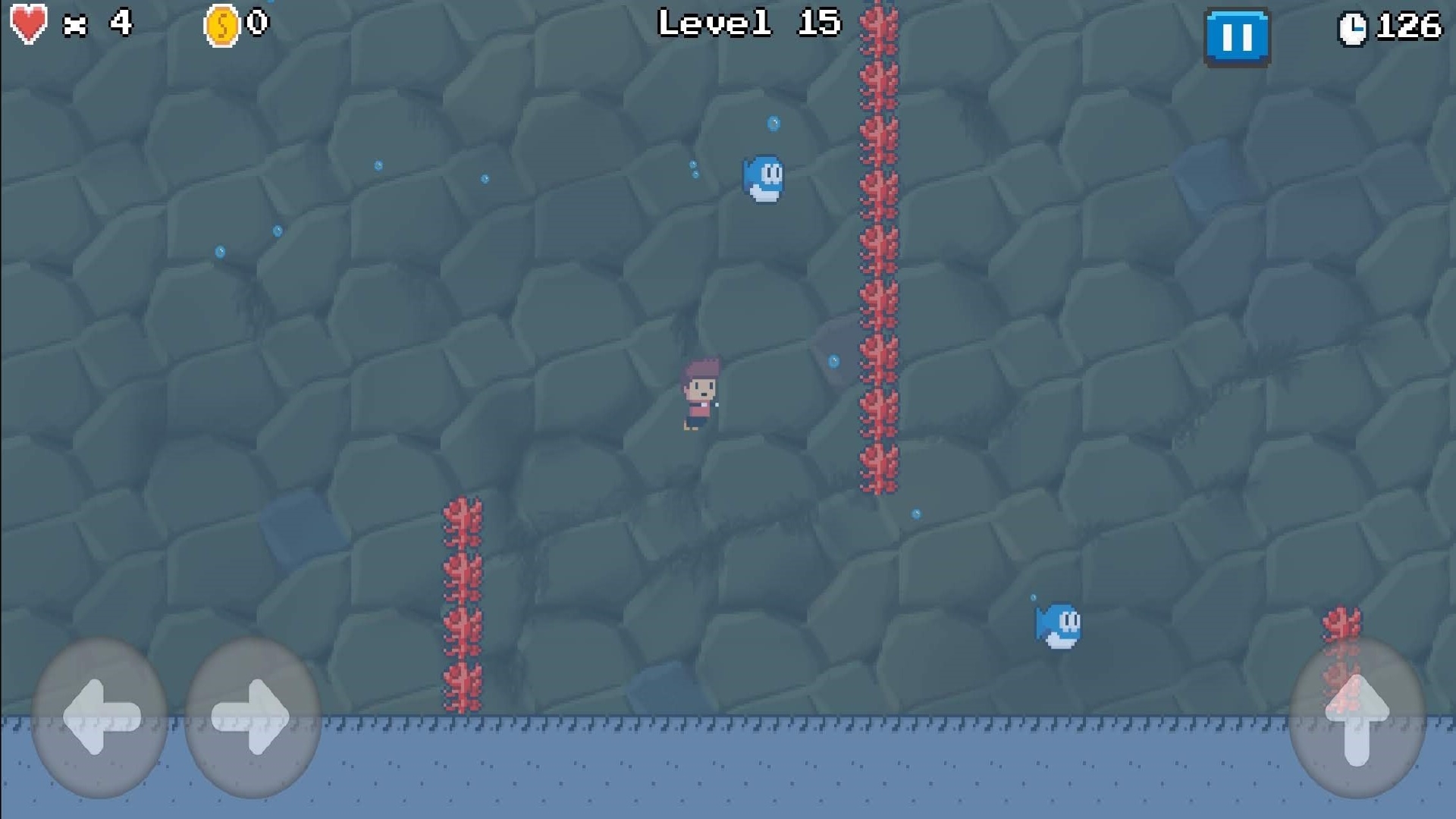The width and height of the screenshot is (1456, 819).
Task: Click the player character in red shirt
Action: 699,394
